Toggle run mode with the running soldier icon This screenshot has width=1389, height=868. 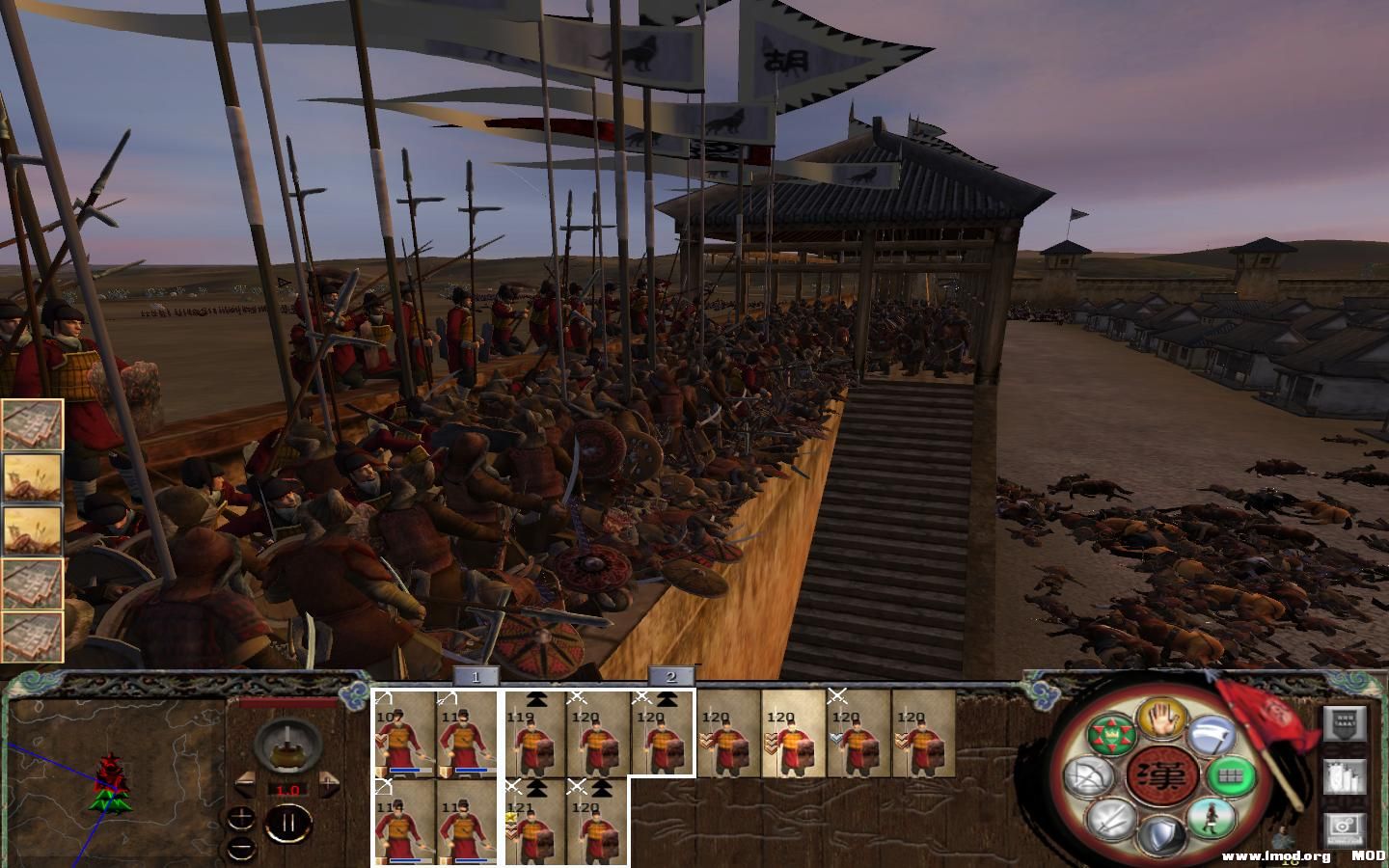point(1211,820)
